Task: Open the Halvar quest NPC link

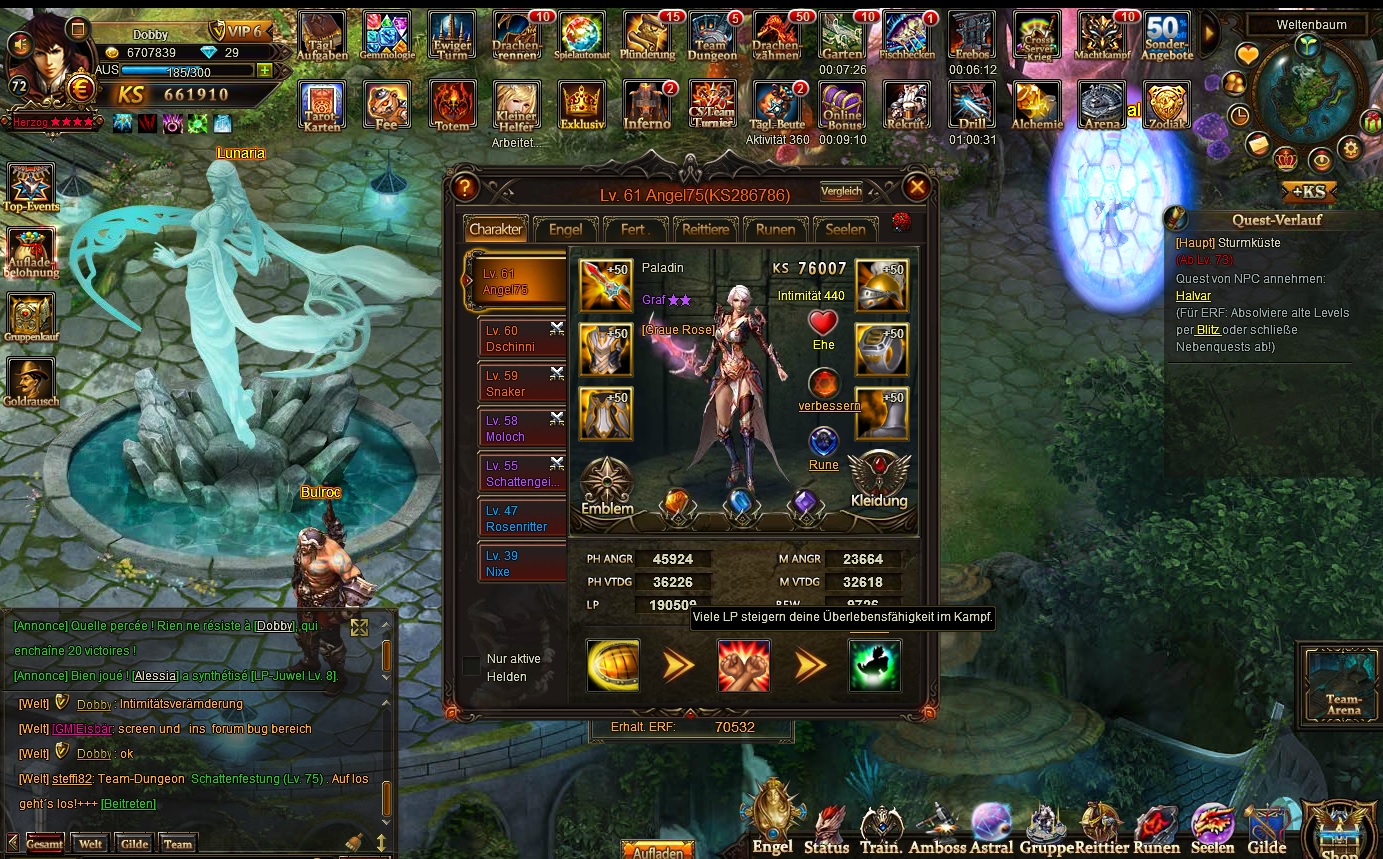Action: pyautogui.click(x=1193, y=296)
